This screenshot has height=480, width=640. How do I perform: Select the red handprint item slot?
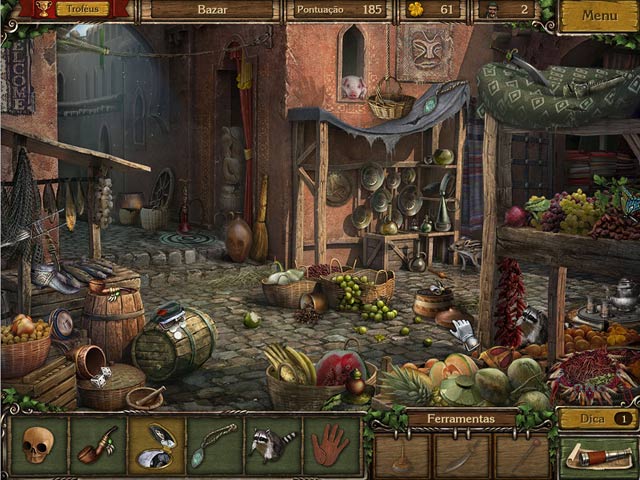[330, 445]
